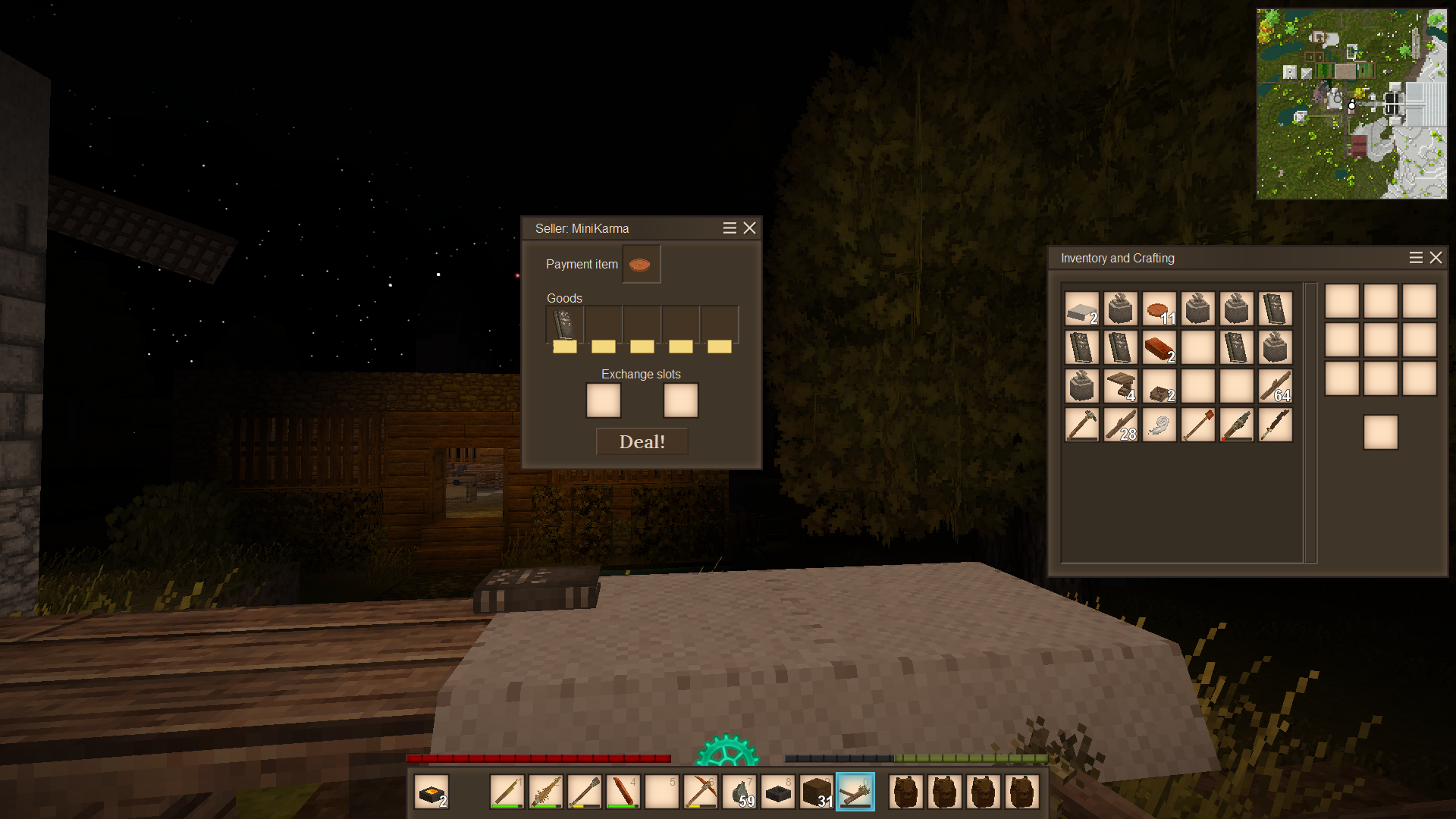The height and width of the screenshot is (819, 1456).
Task: Confirm the trade with Deal! button
Action: pyautogui.click(x=642, y=441)
